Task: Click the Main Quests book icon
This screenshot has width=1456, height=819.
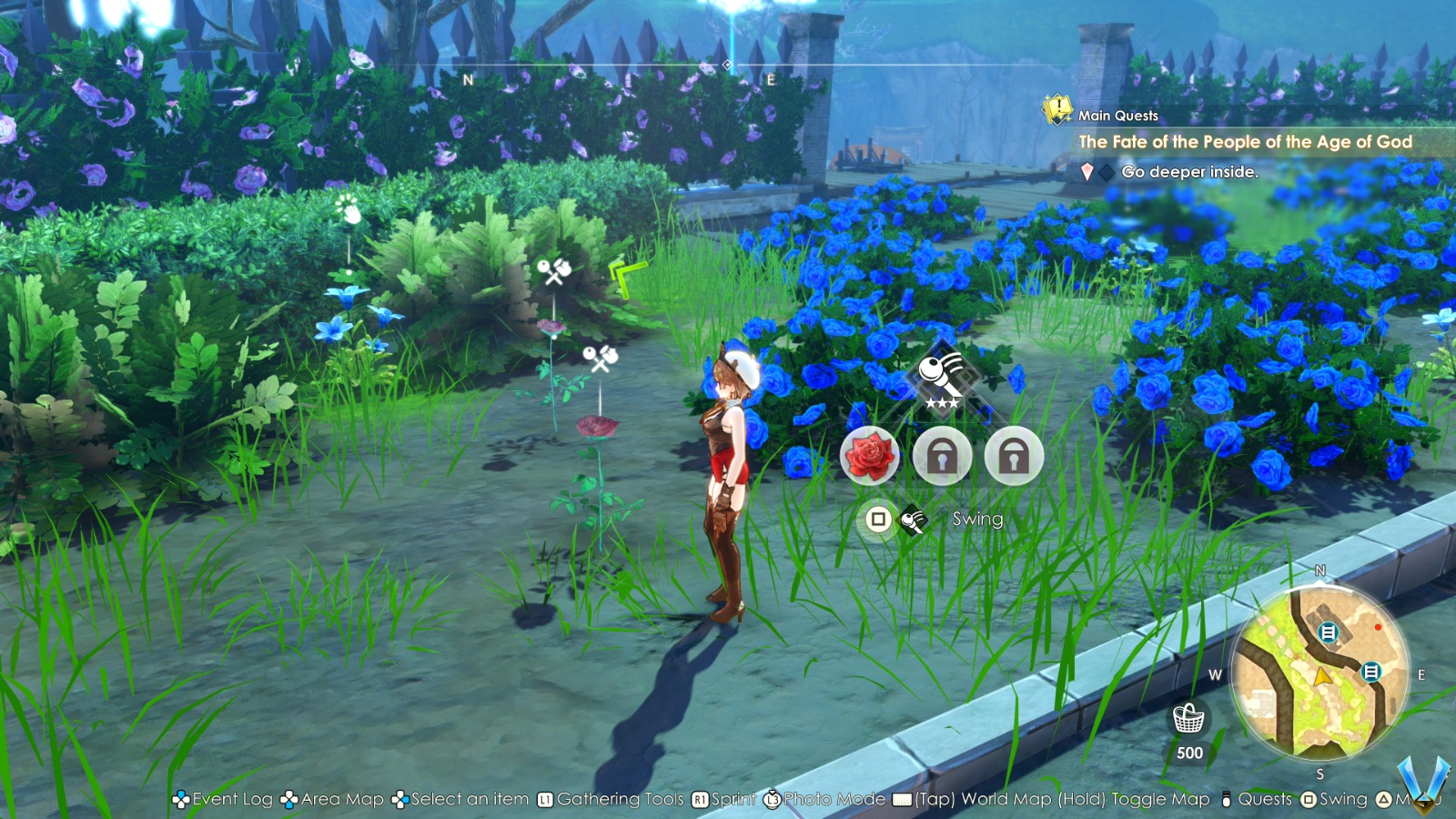Action: tap(1056, 111)
